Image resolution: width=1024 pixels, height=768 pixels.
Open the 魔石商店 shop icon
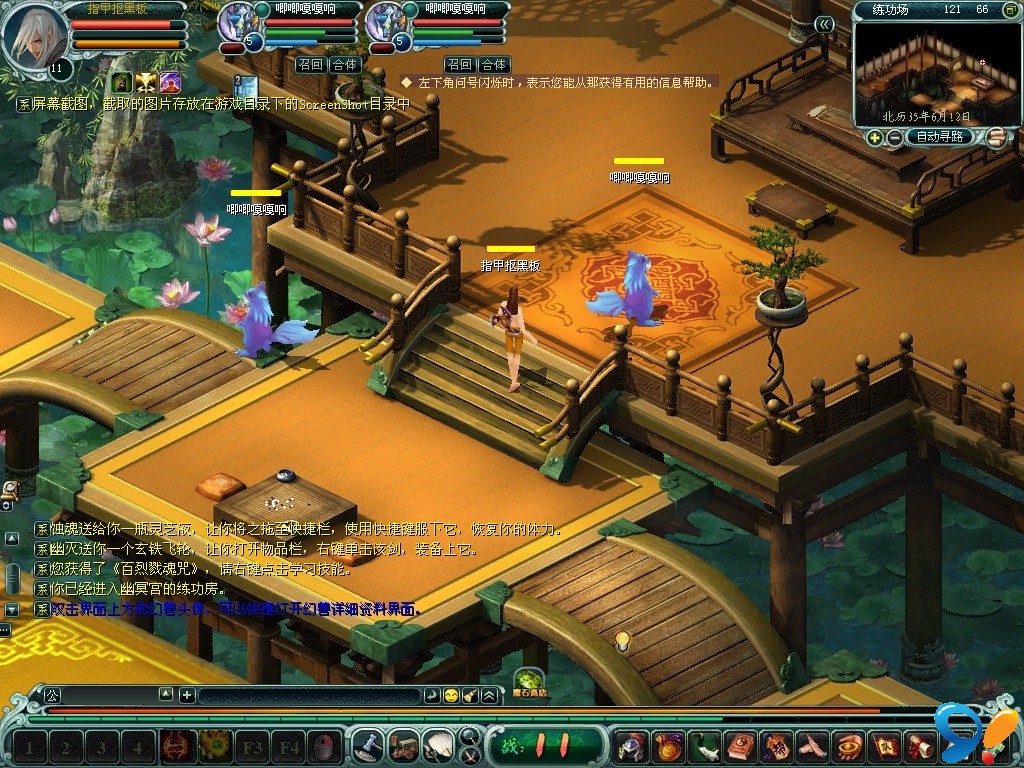(529, 681)
